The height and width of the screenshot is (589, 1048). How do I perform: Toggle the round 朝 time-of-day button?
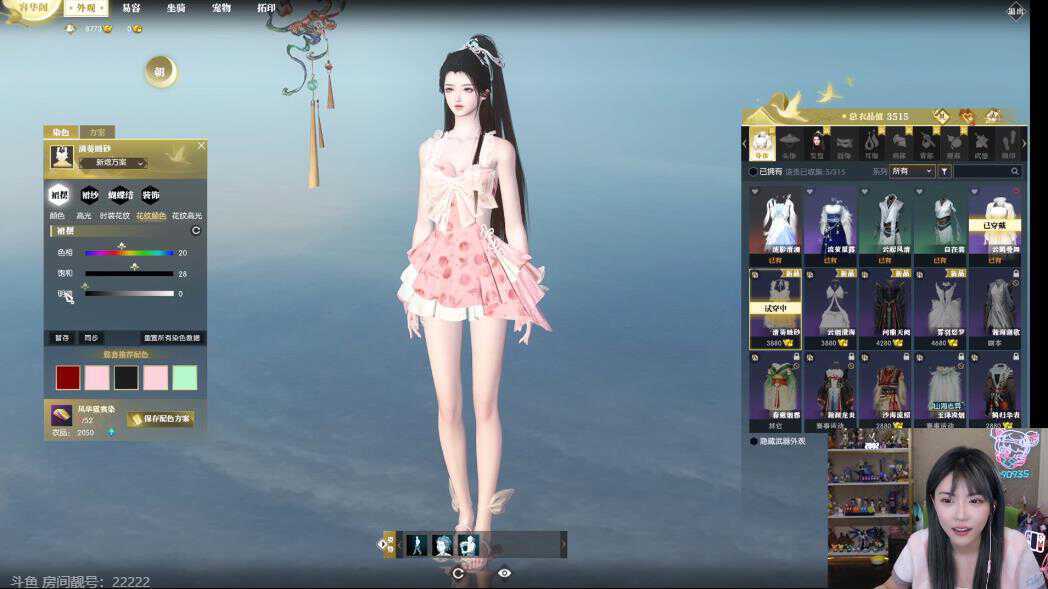point(159,71)
